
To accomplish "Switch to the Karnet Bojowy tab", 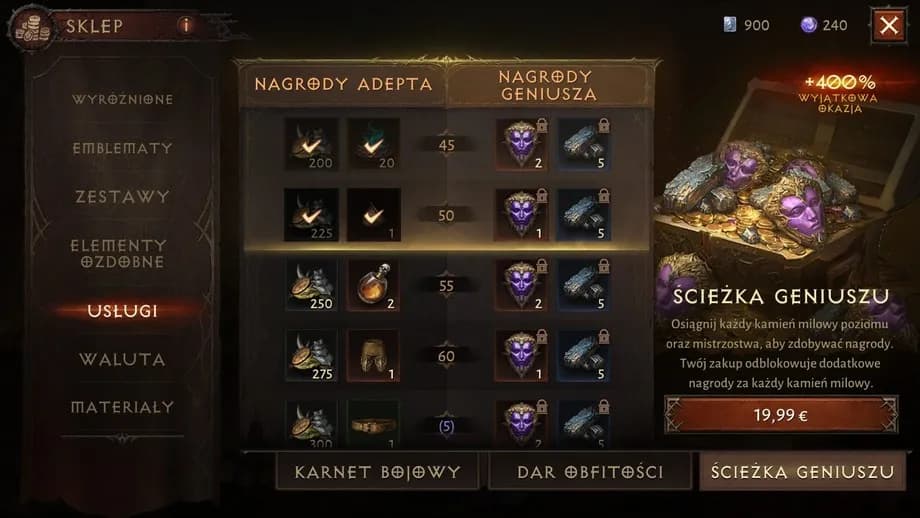I will (377, 471).
